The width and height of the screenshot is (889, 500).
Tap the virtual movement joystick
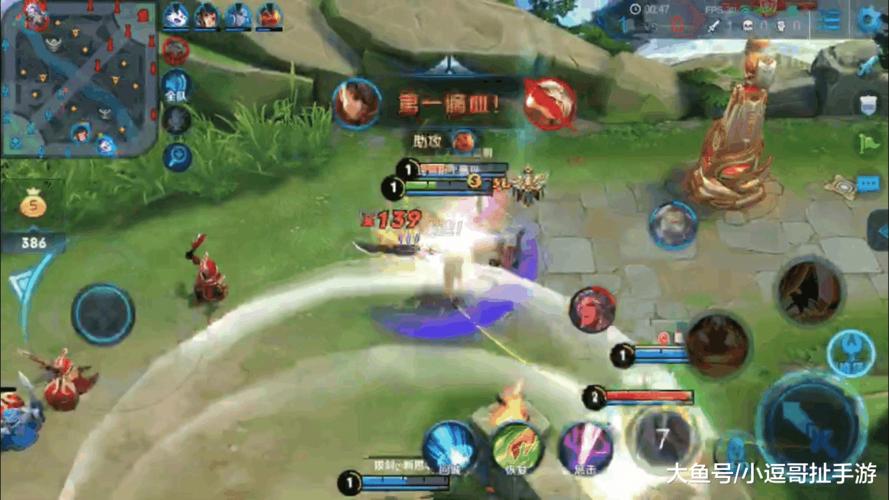(103, 315)
